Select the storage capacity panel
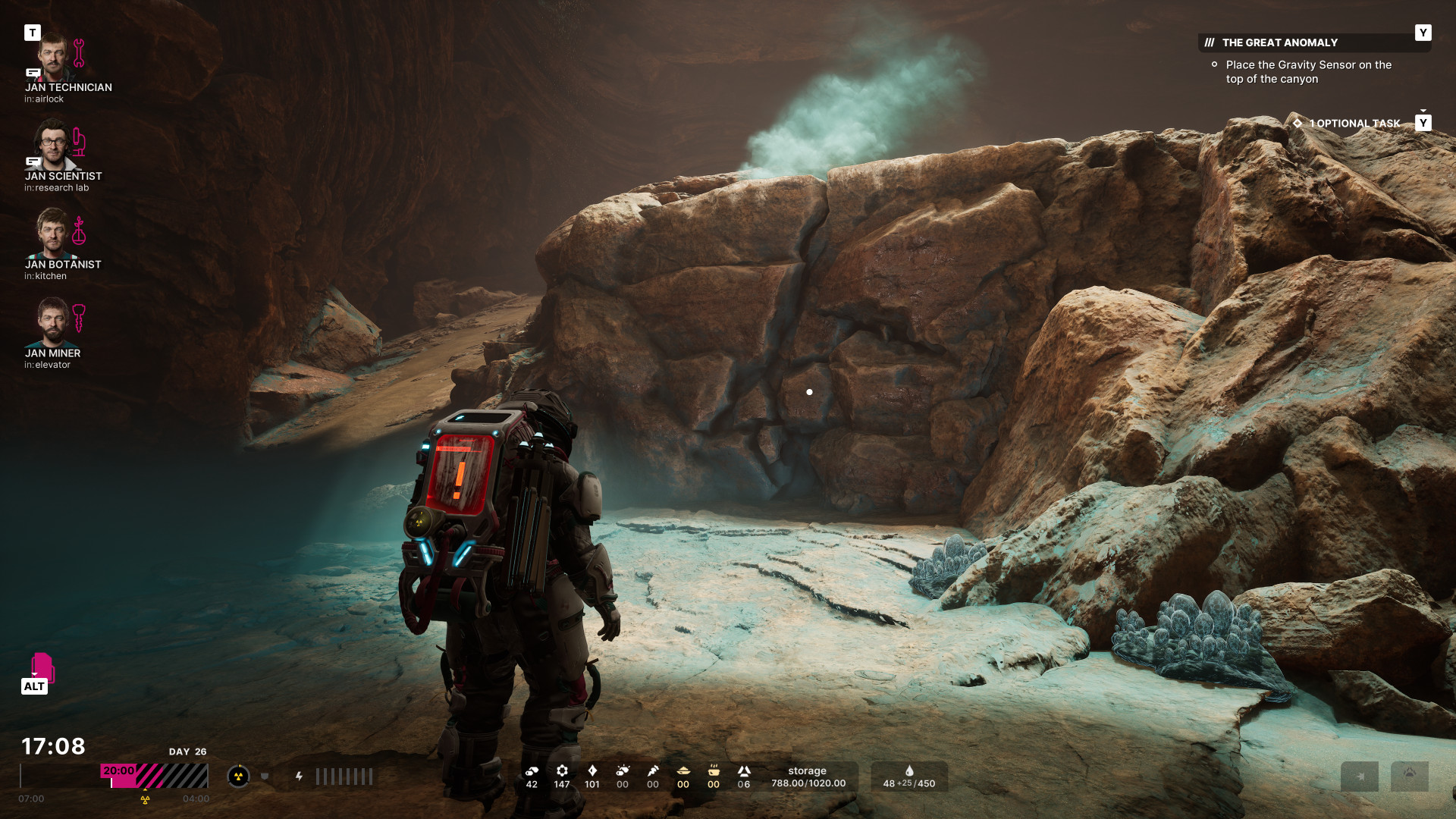Screen dimensions: 1456x819 [808, 777]
